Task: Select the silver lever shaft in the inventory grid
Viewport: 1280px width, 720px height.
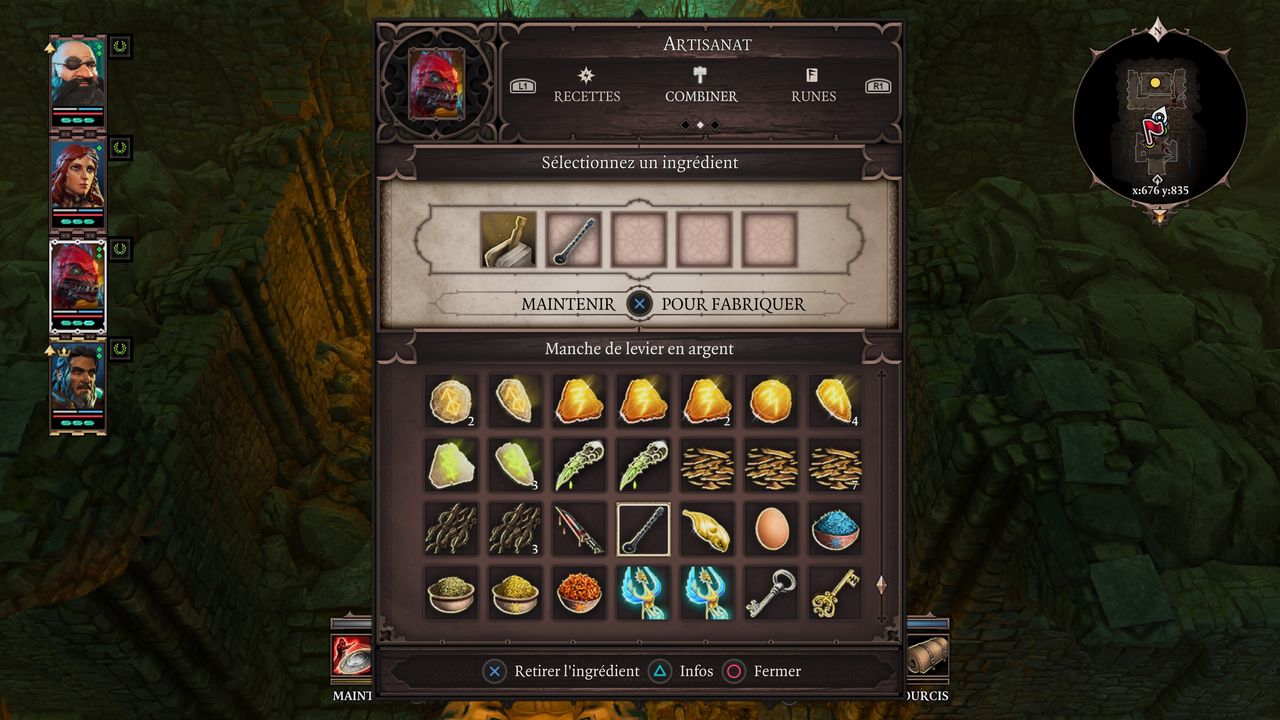Action: coord(643,529)
